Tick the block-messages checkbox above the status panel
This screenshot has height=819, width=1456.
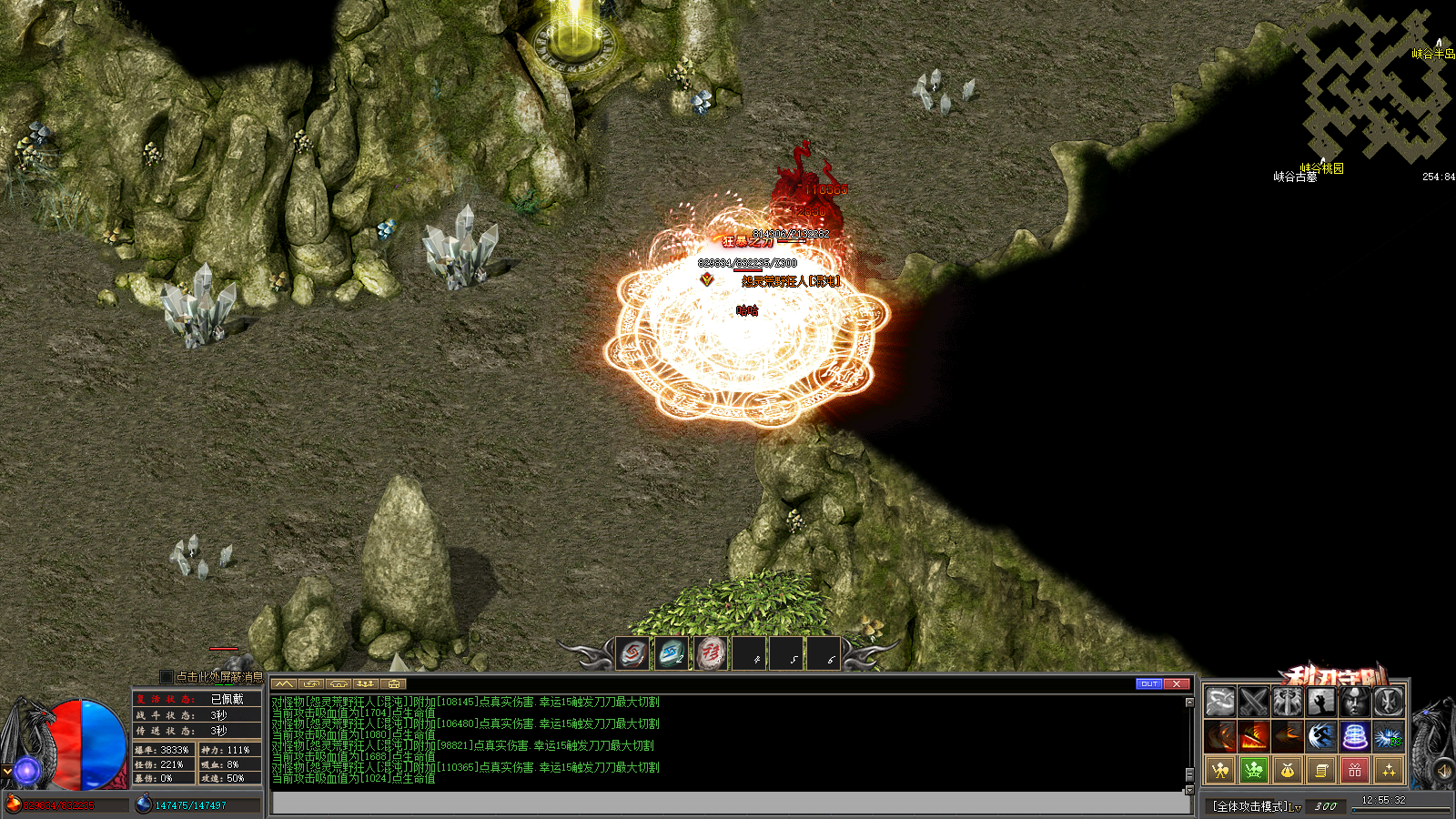[166, 677]
